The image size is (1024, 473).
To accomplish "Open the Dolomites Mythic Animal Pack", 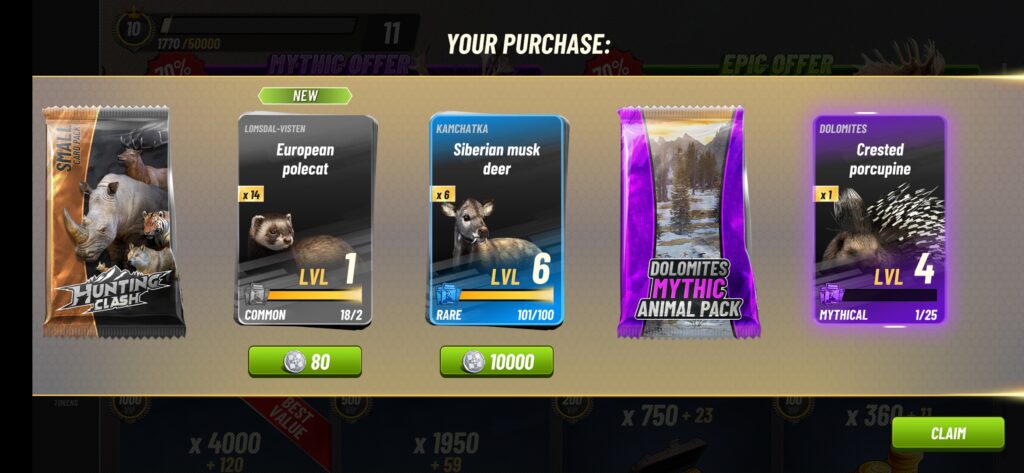I will point(687,221).
